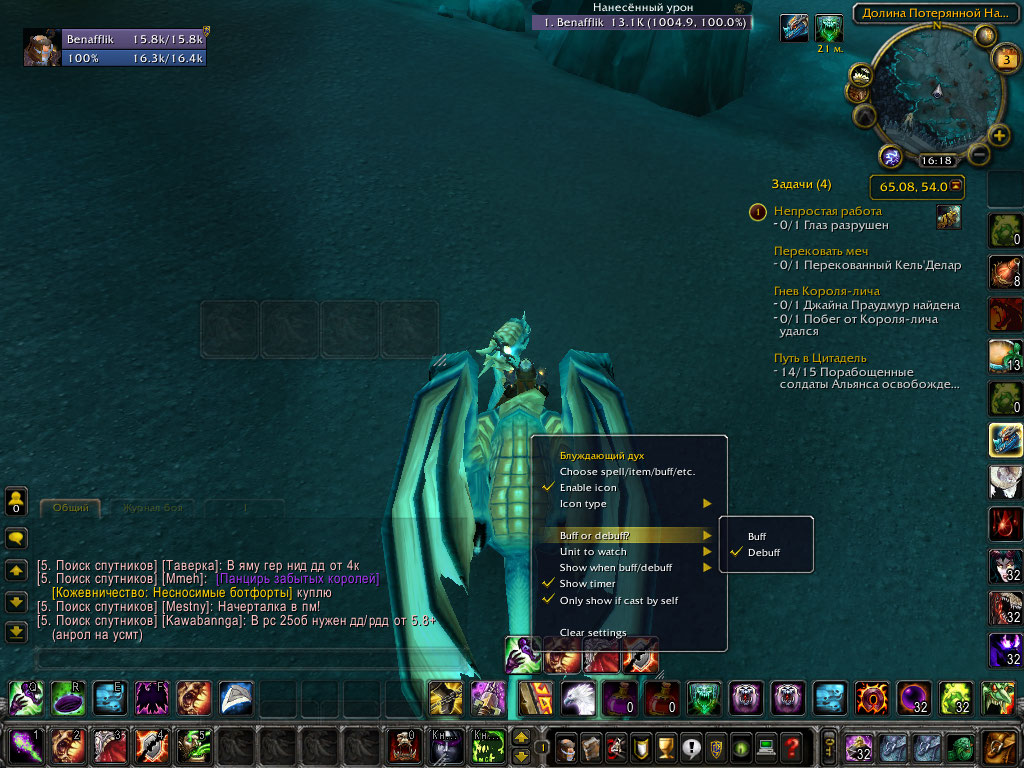Viewport: 1024px width, 768px height.
Task: Select the Benafflik player portrait
Action: point(43,48)
